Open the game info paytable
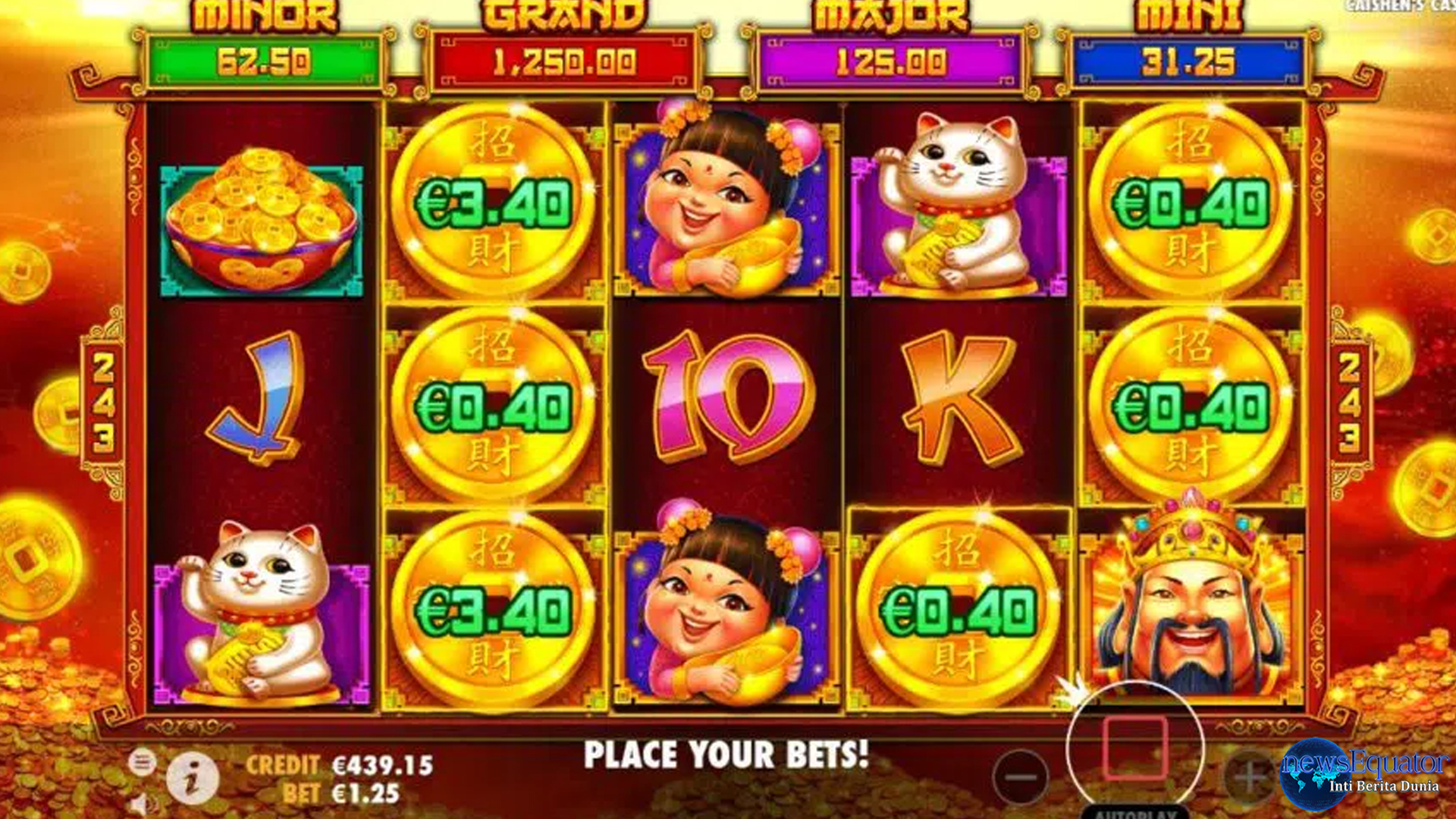Viewport: 1456px width, 819px height. (192, 778)
